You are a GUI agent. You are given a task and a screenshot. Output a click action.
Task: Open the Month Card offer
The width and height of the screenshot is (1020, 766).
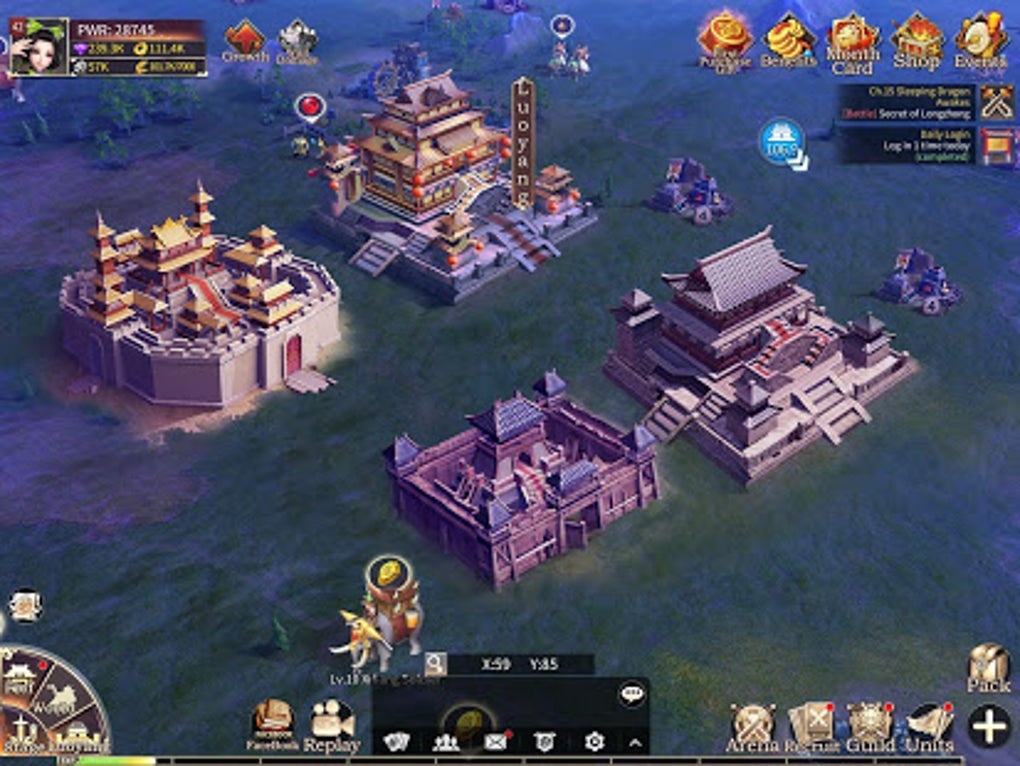(x=852, y=43)
